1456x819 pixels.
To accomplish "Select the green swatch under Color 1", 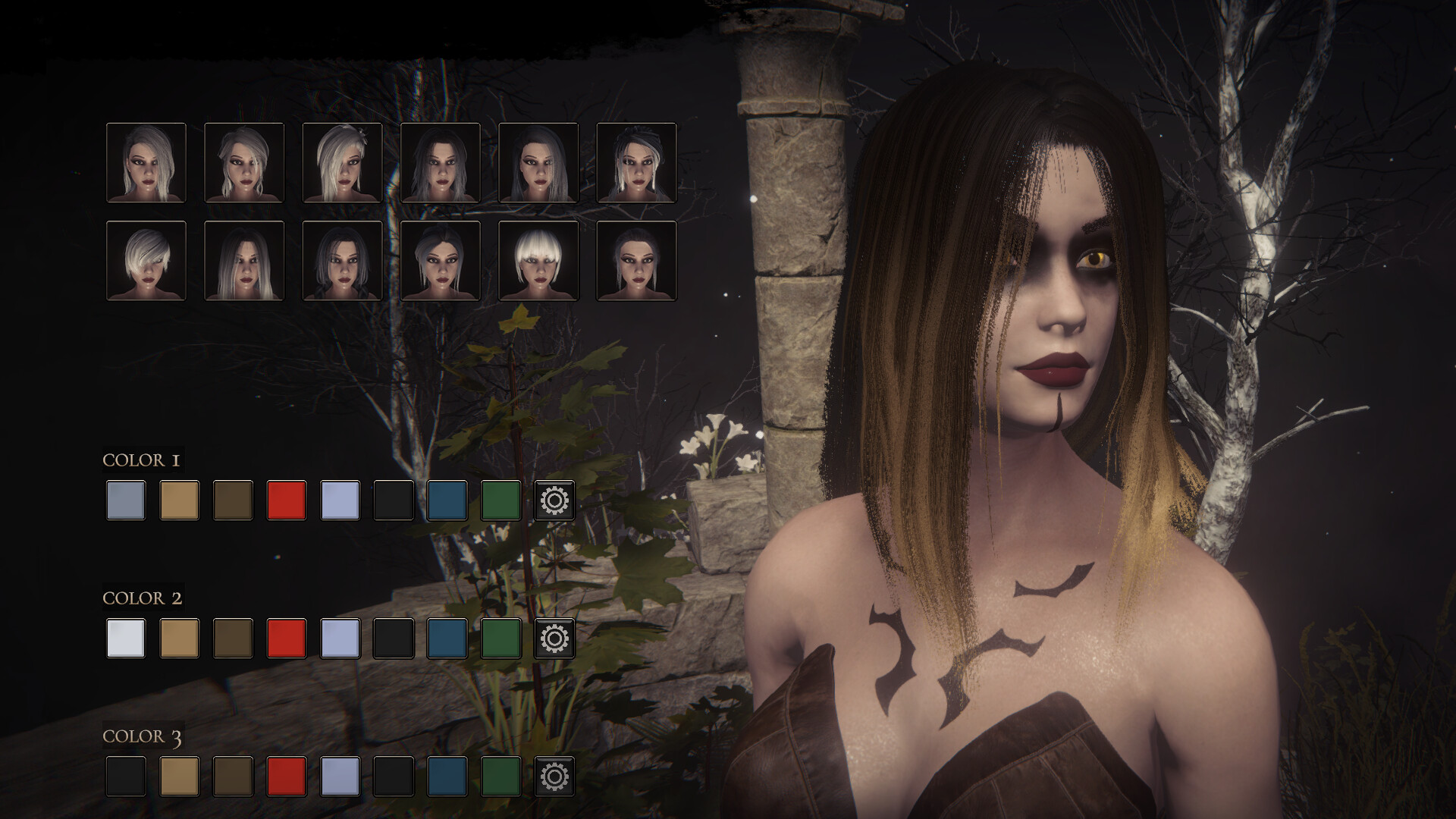I will [500, 500].
